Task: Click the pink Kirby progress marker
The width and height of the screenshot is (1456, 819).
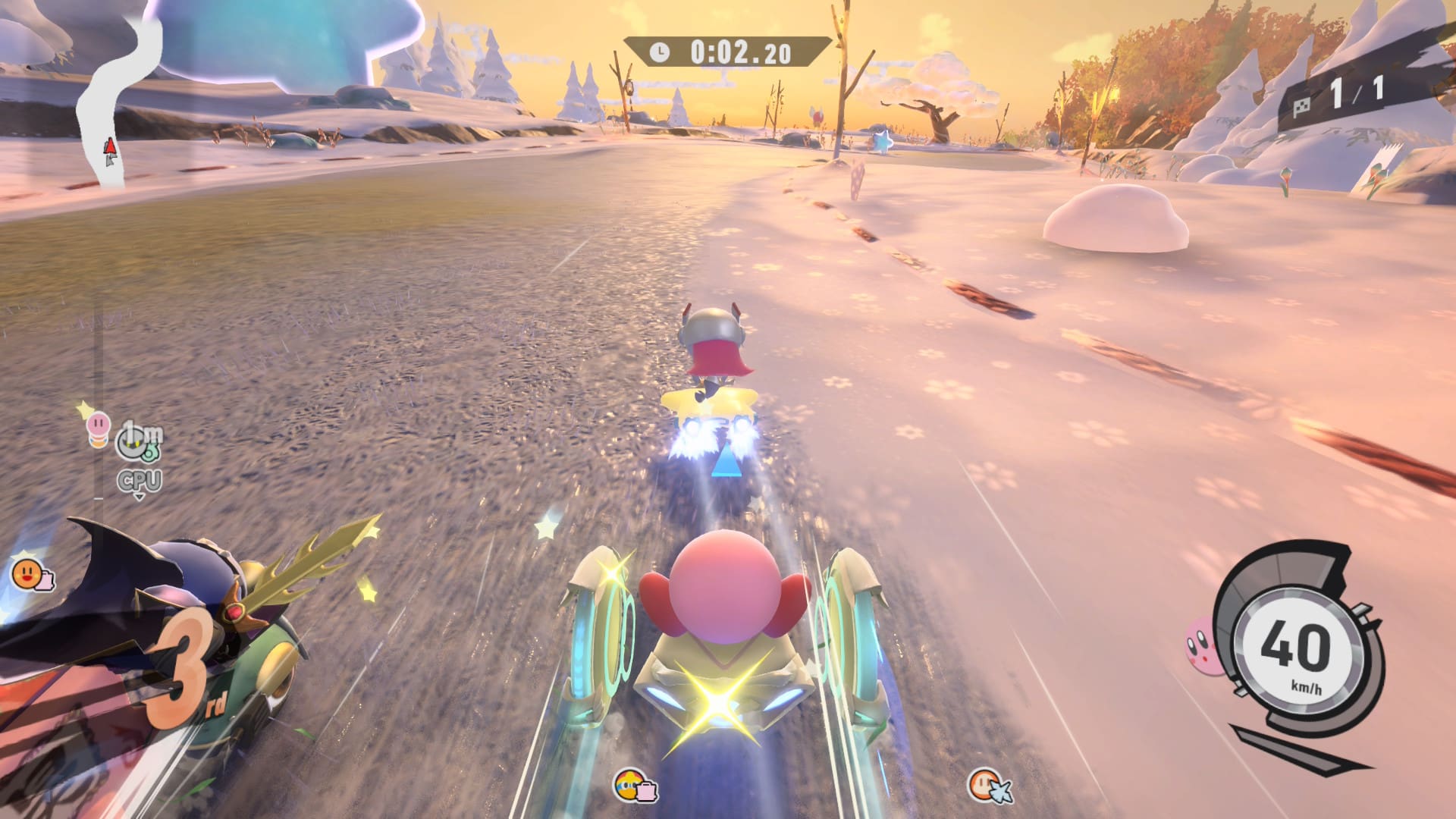Action: click(x=99, y=426)
